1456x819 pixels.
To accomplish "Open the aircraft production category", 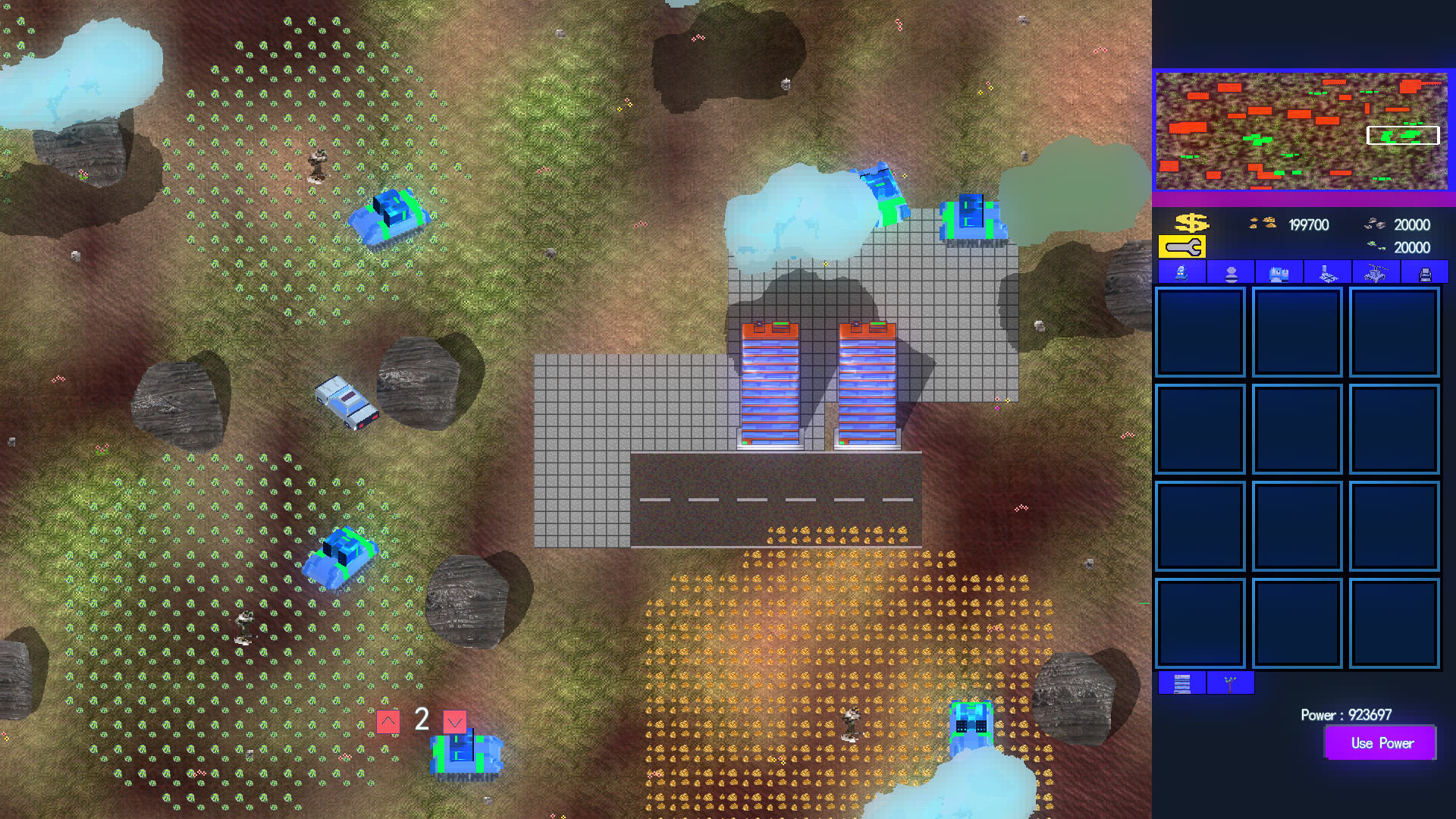I will (1378, 272).
